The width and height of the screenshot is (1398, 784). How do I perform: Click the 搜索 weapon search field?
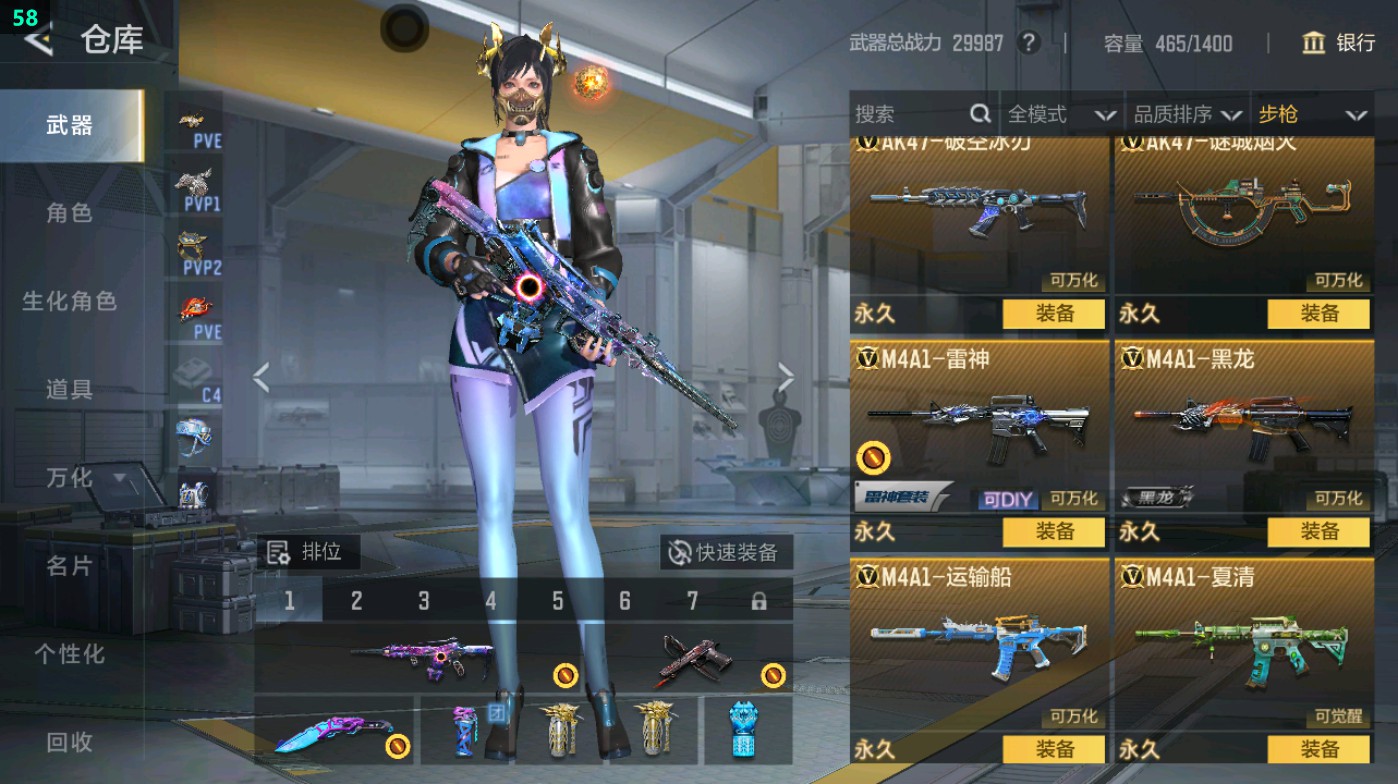pyautogui.click(x=910, y=115)
